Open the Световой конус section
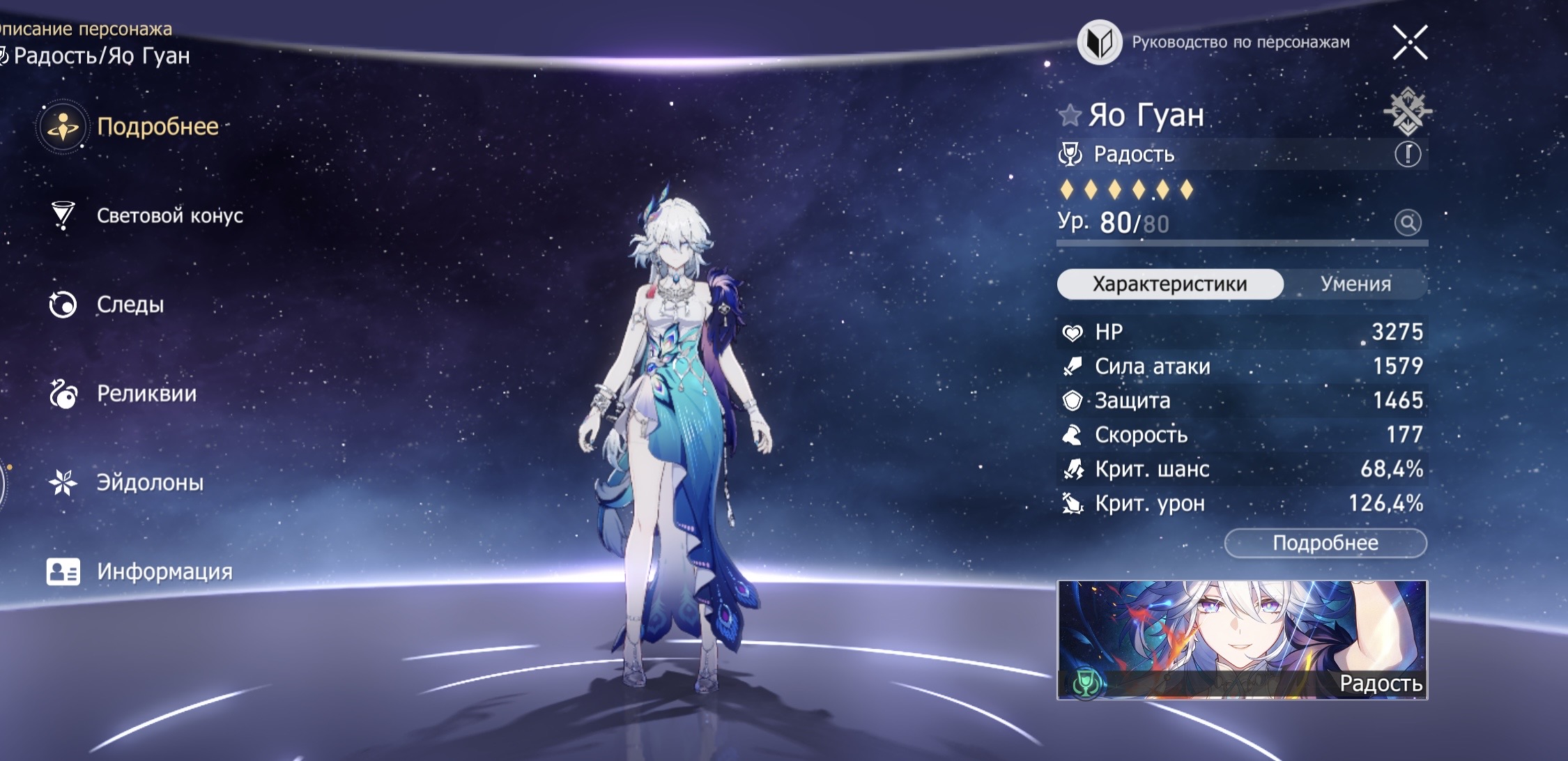This screenshot has height=761, width=1568. point(169,216)
